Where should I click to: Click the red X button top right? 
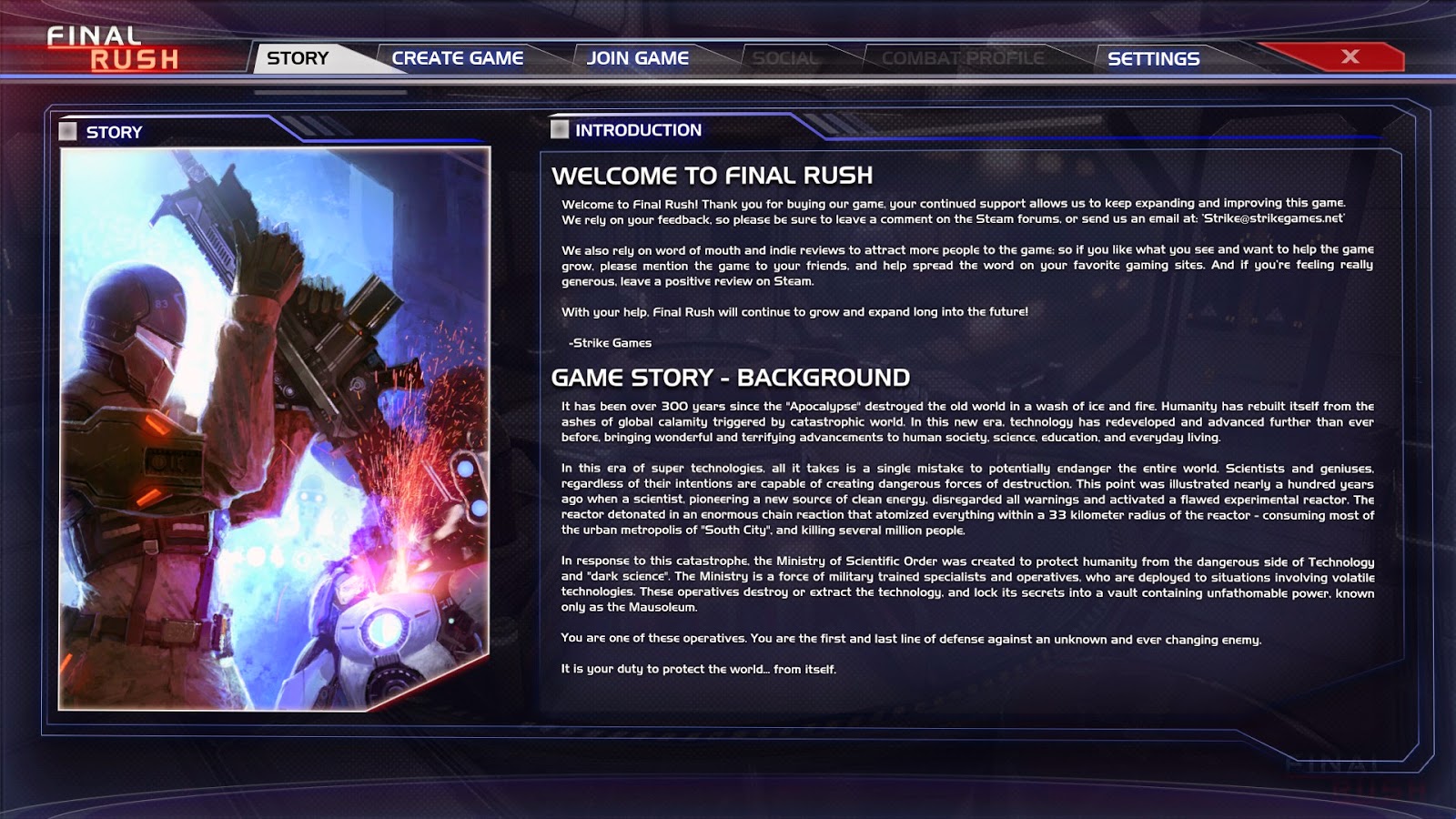coord(1350,56)
